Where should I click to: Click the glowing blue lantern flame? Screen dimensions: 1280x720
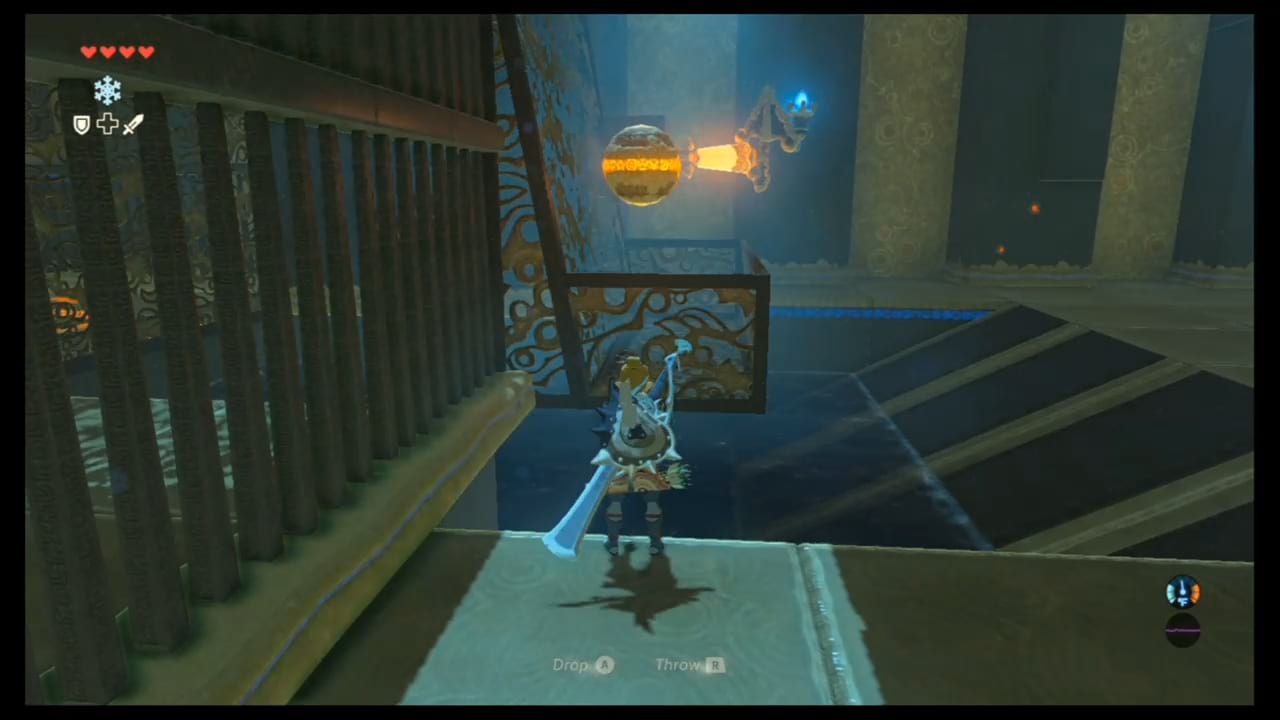(x=803, y=100)
